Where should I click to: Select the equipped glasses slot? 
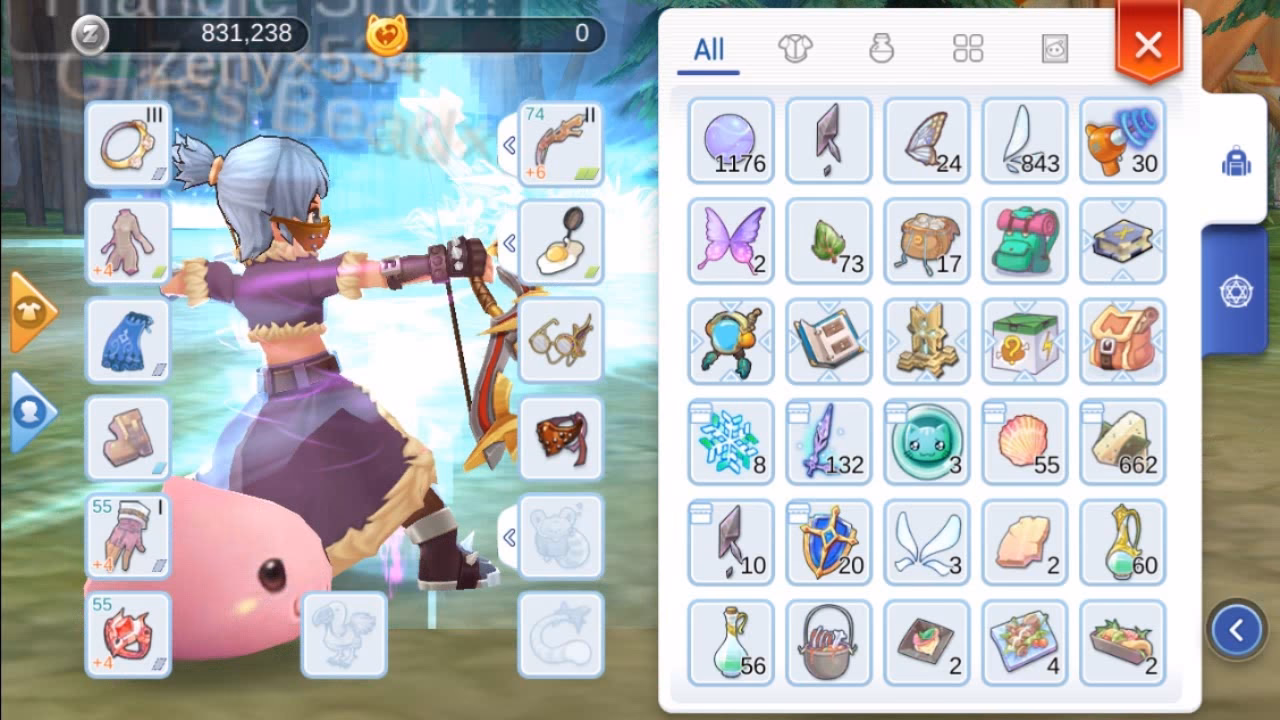click(560, 340)
